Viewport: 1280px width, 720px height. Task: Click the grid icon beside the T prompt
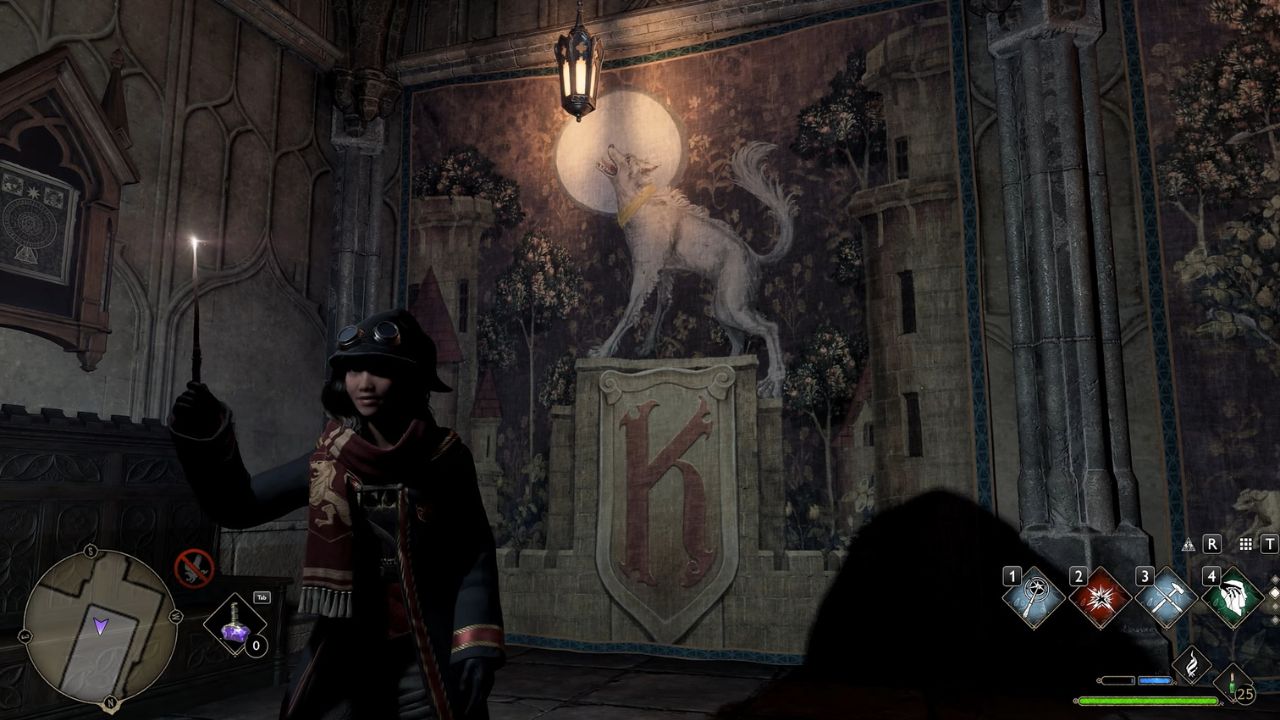click(x=1245, y=544)
